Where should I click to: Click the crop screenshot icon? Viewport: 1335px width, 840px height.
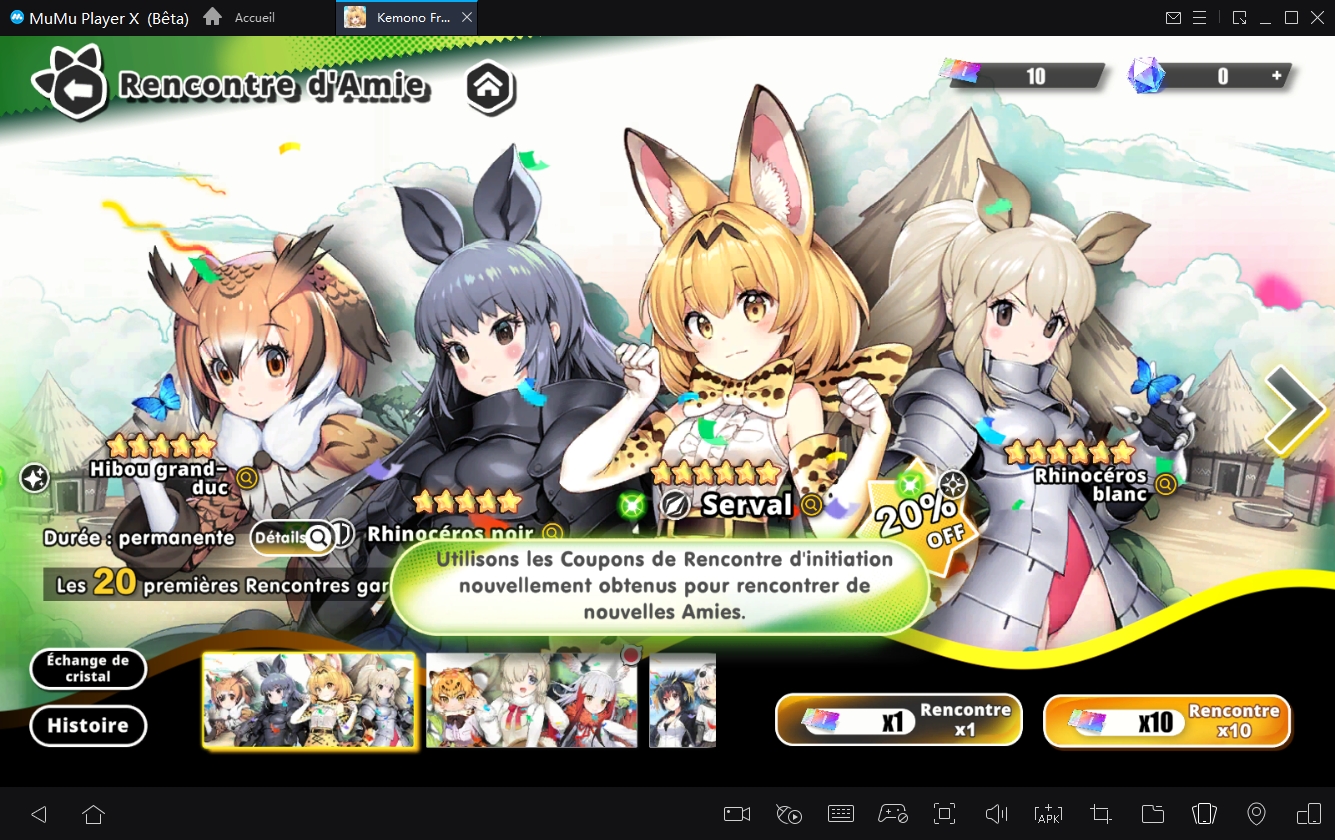pos(1101,814)
